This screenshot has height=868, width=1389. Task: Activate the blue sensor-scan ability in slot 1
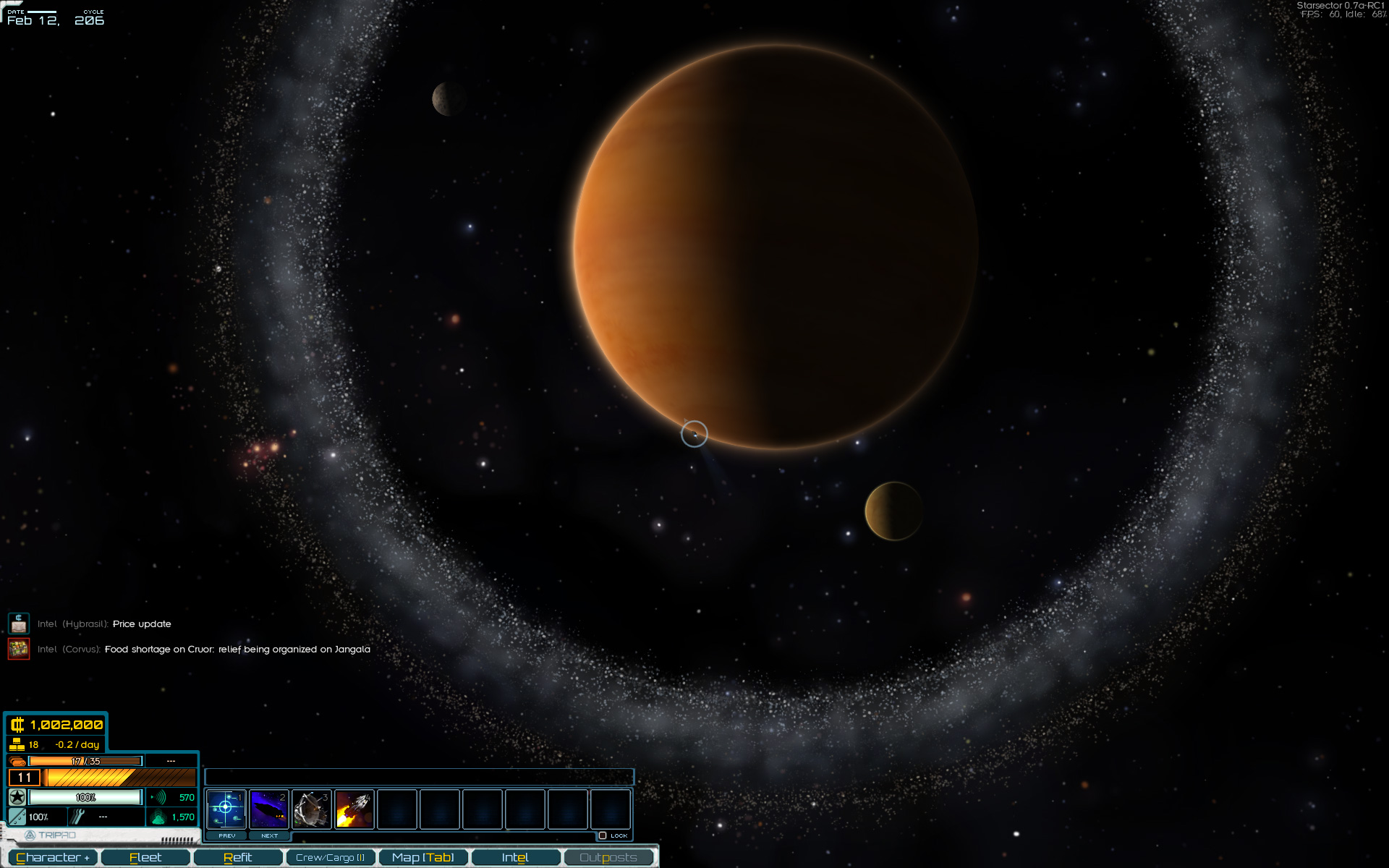tap(226, 809)
